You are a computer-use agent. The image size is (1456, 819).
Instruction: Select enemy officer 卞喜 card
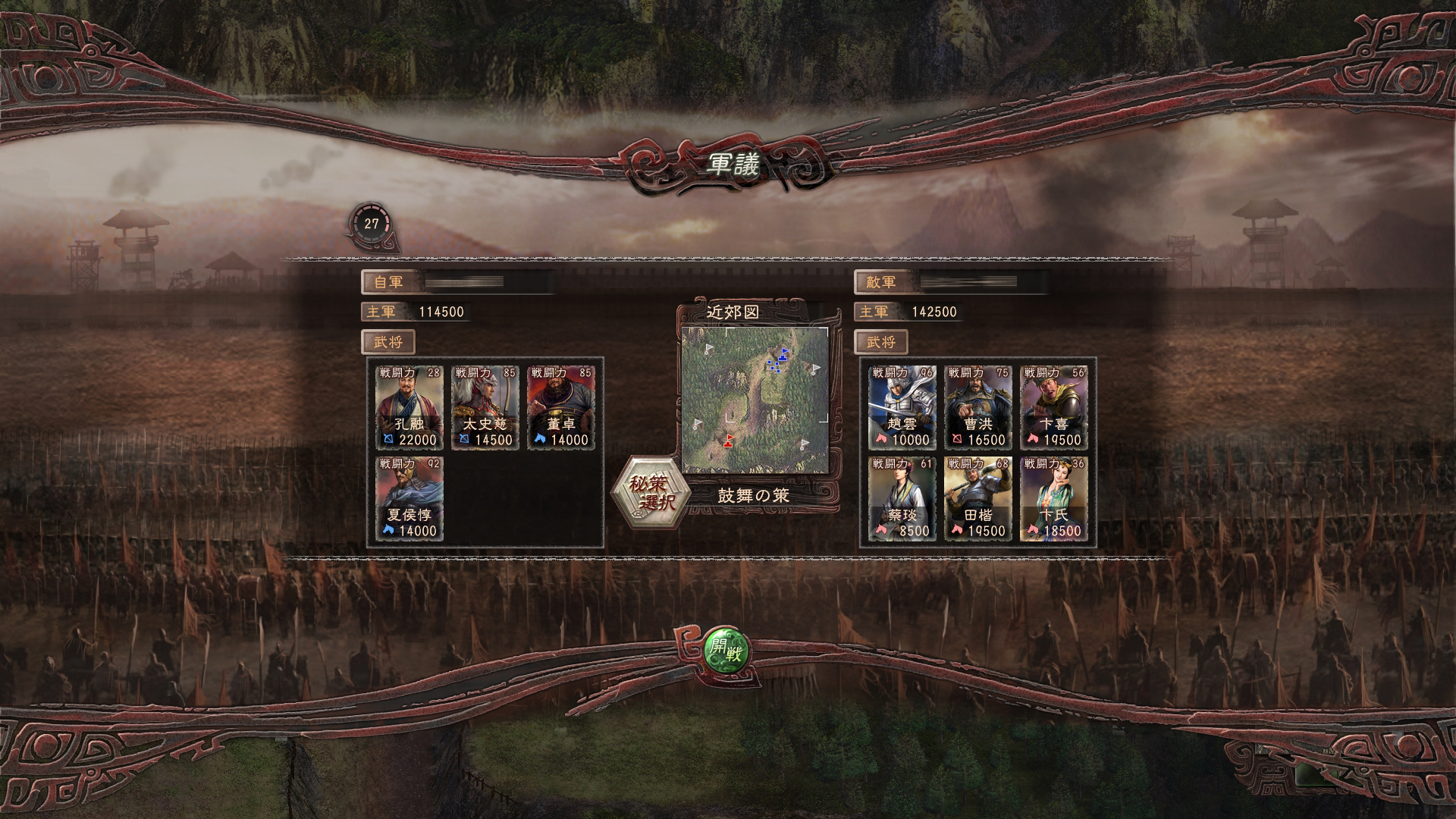pos(1054,407)
